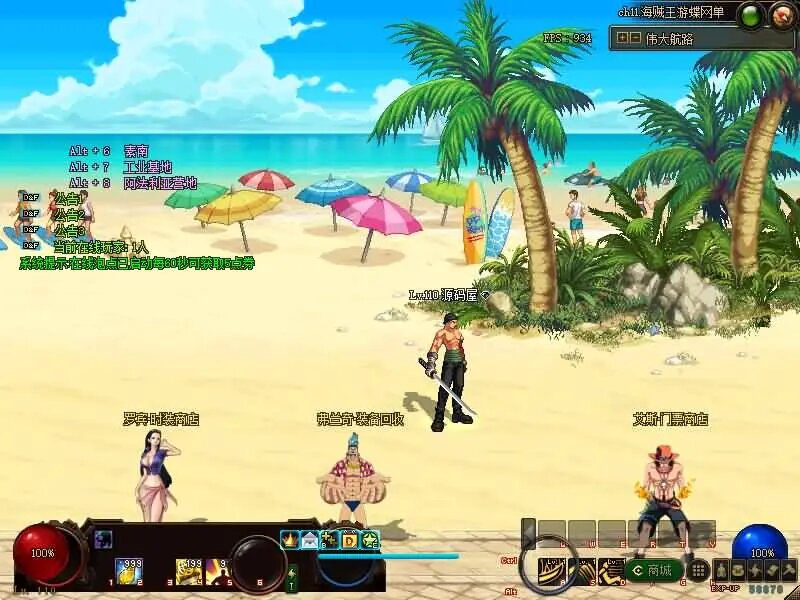The width and height of the screenshot is (800, 600).
Task: Collapse the 伟大航路 minimap with minus button
Action: pos(635,38)
